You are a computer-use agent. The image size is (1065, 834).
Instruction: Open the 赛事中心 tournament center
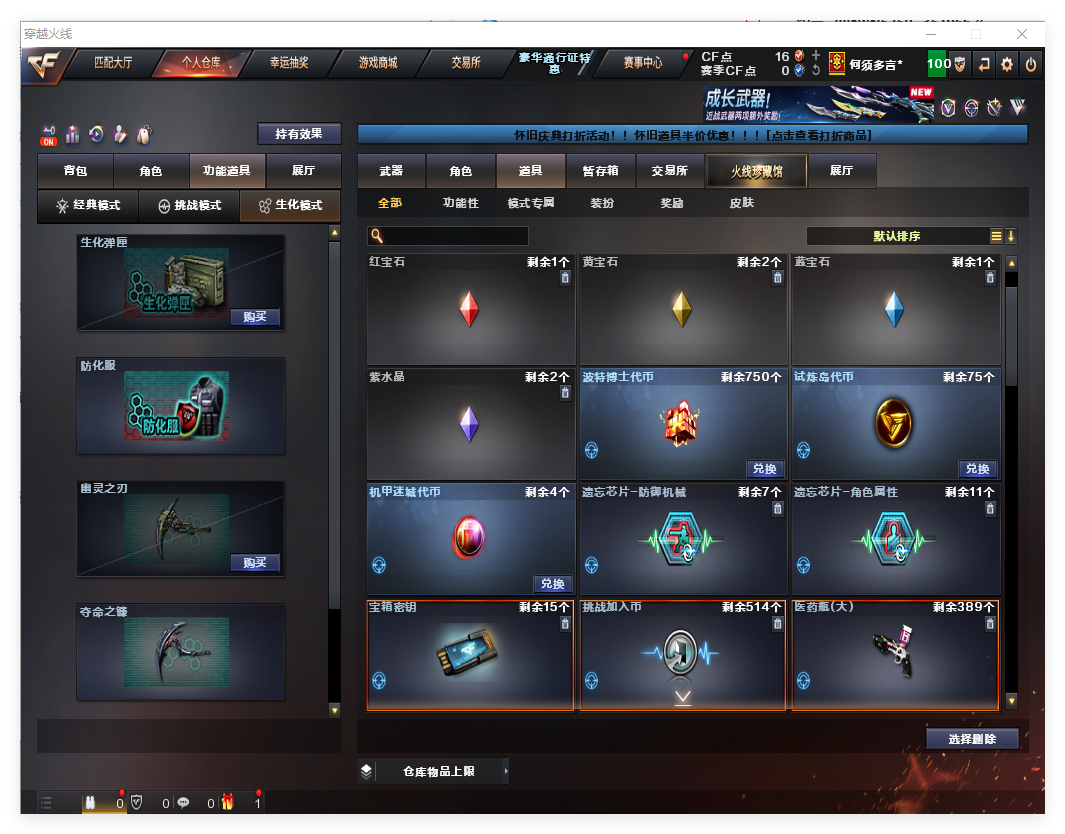pos(643,62)
